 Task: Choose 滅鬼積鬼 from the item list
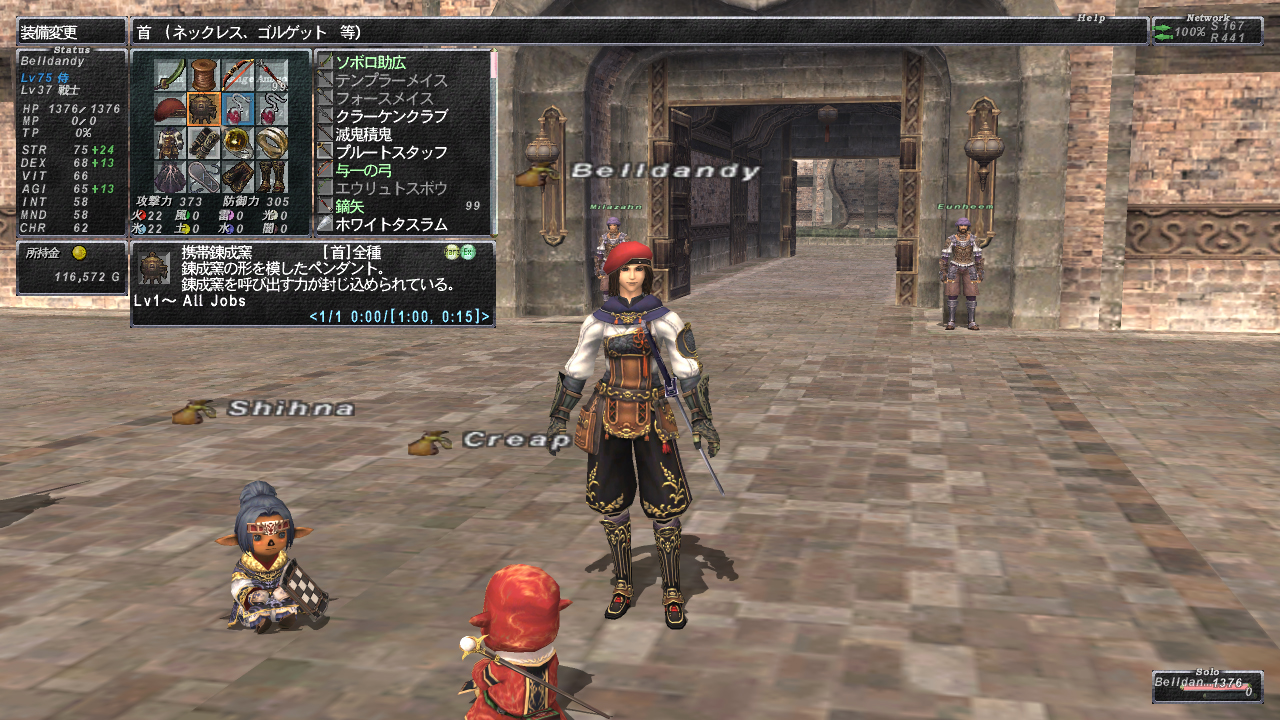point(364,134)
